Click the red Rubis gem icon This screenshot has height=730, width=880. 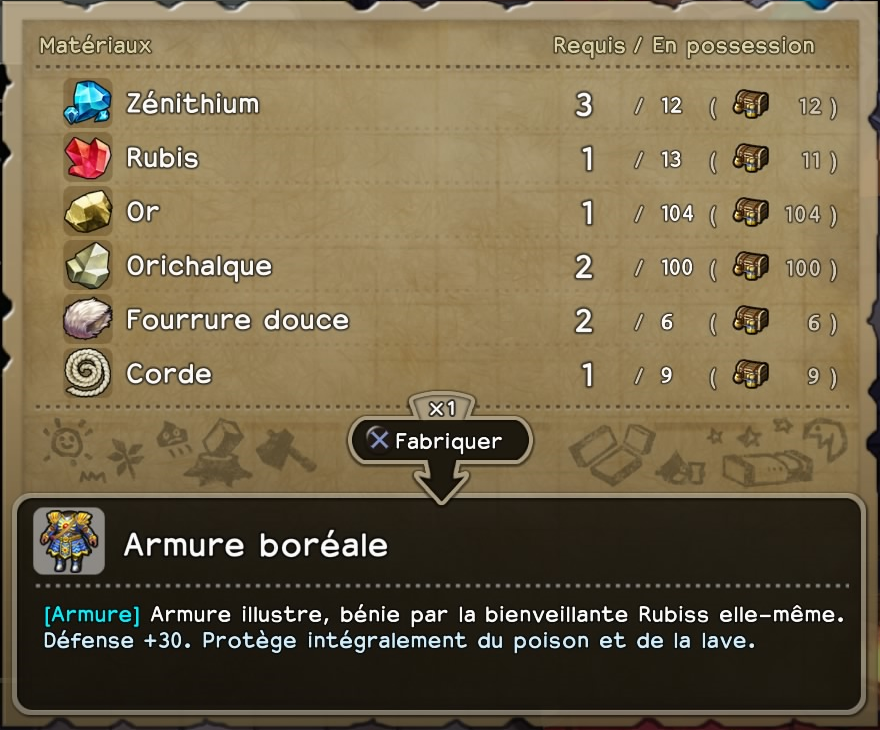pos(87,158)
